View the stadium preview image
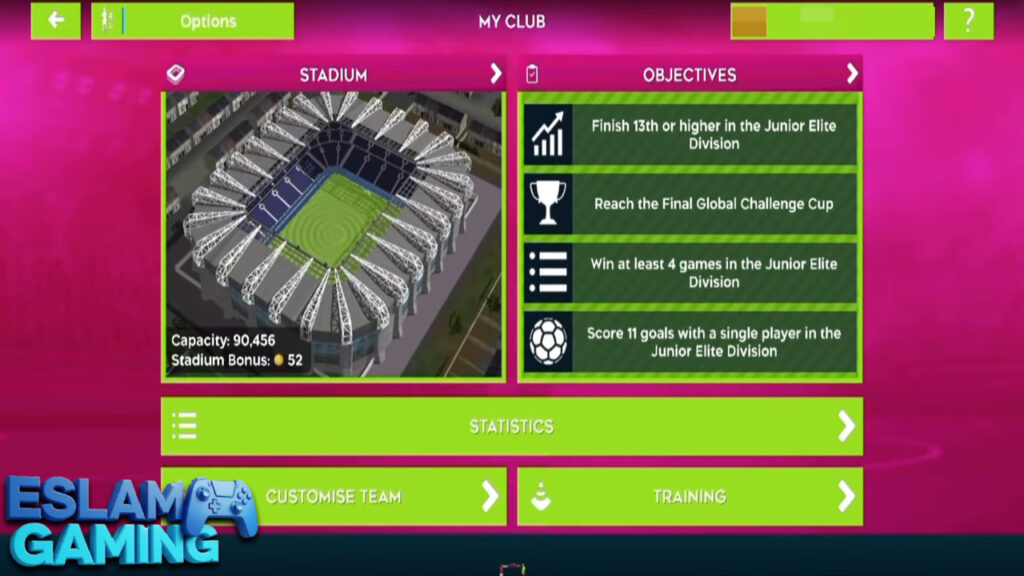 (x=333, y=235)
